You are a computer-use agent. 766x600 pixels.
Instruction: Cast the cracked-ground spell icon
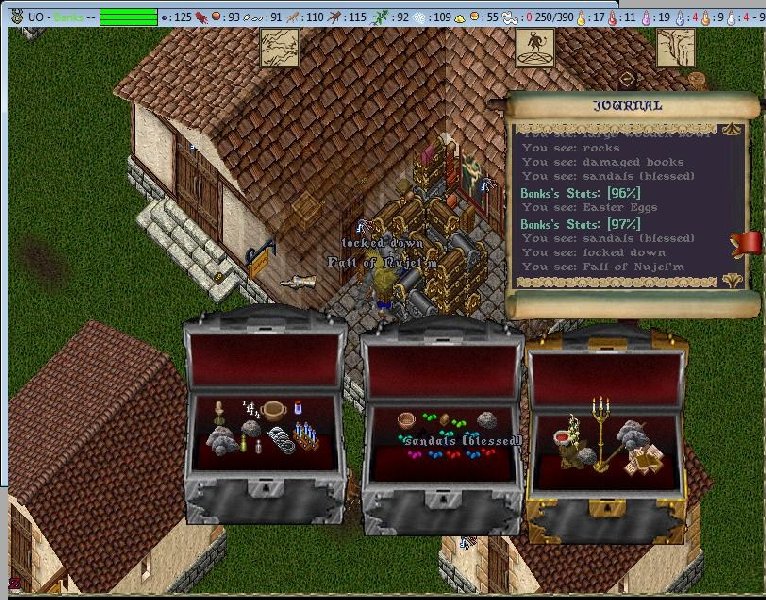click(279, 47)
